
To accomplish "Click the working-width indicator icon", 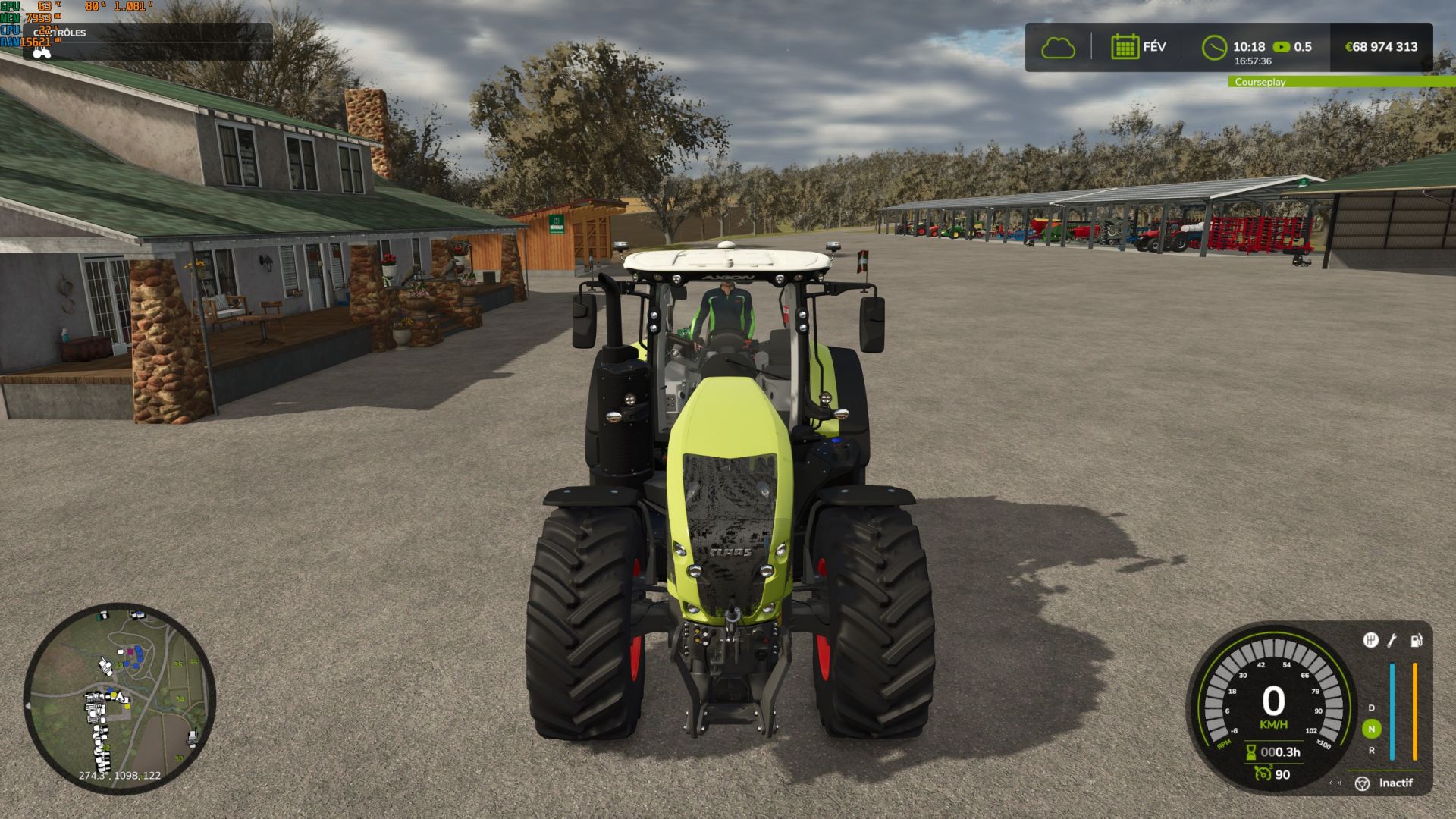I will [x=1334, y=783].
